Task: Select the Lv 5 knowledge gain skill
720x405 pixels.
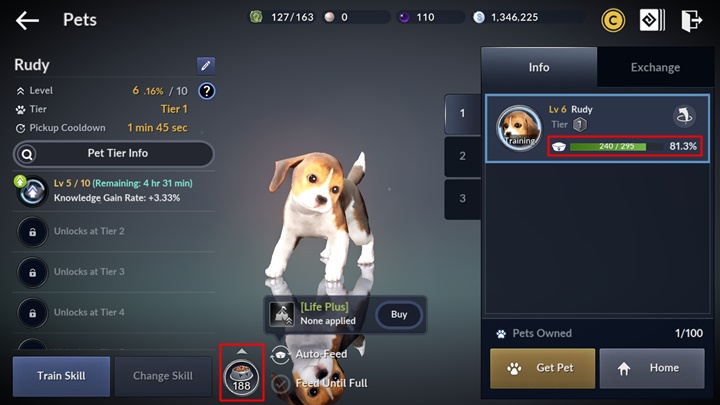Action: 113,191
